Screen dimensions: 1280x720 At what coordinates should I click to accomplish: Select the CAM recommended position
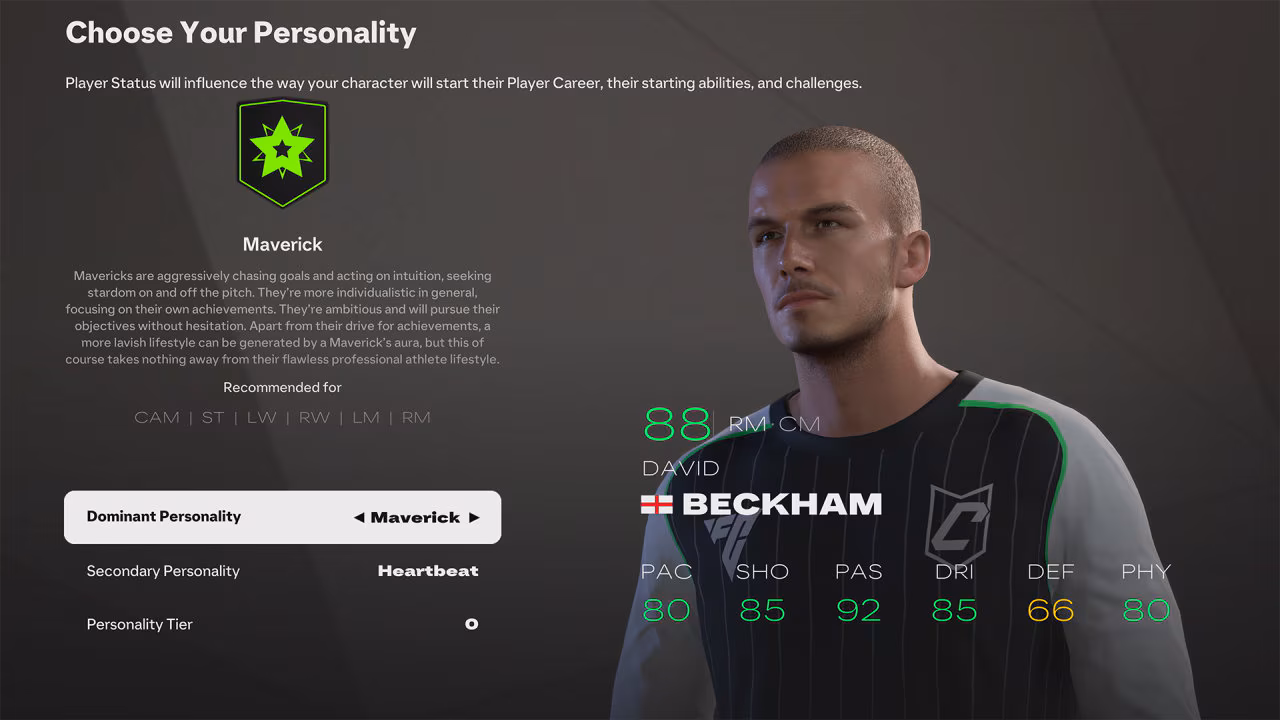[x=157, y=417]
